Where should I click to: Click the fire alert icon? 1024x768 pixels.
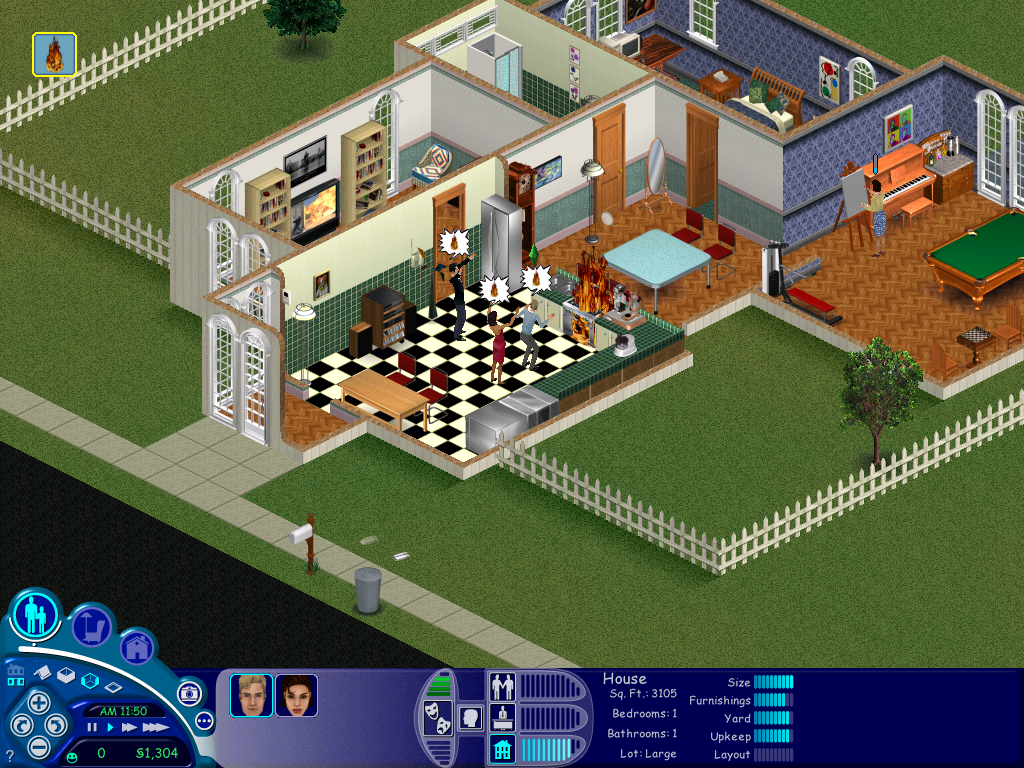pyautogui.click(x=54, y=54)
